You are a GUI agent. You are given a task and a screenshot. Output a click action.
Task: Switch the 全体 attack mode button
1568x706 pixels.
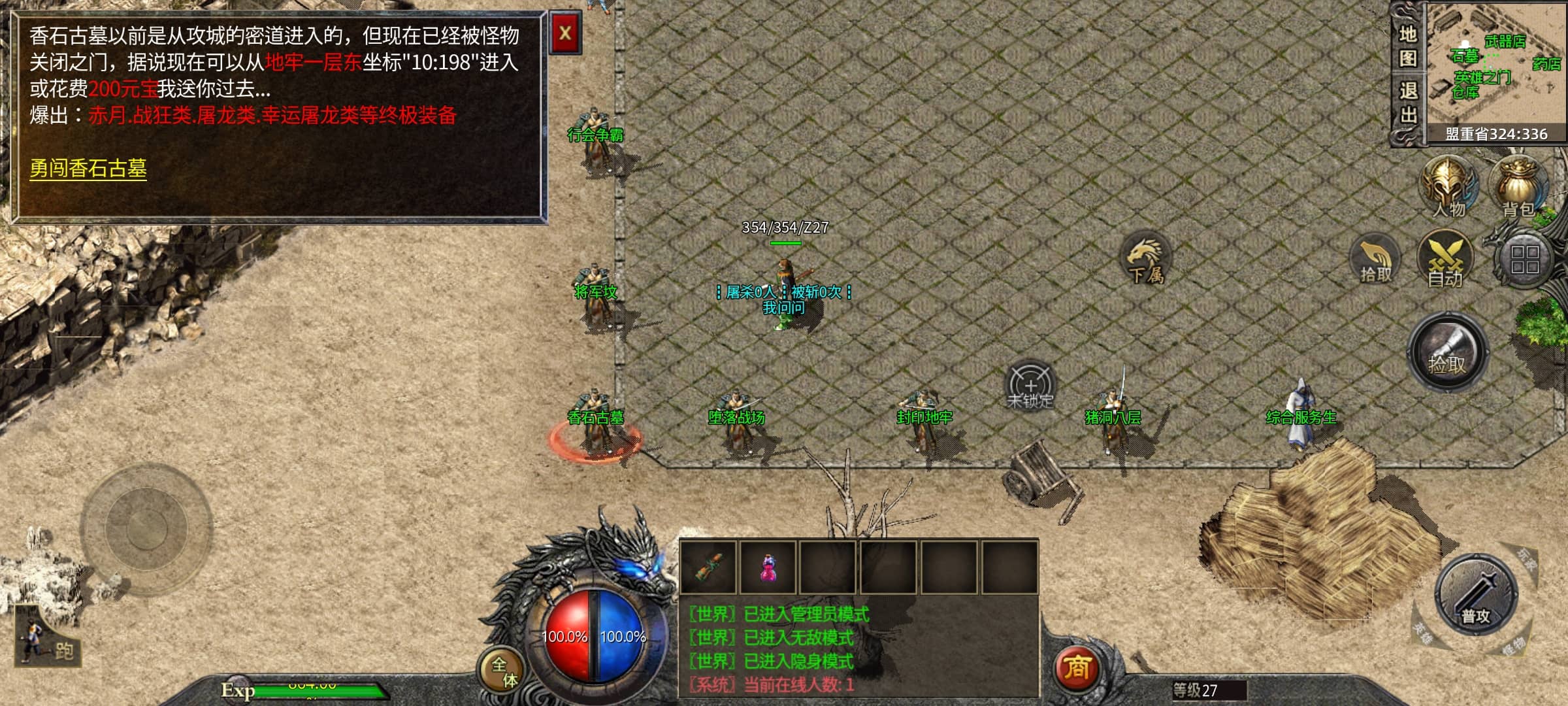[x=504, y=671]
